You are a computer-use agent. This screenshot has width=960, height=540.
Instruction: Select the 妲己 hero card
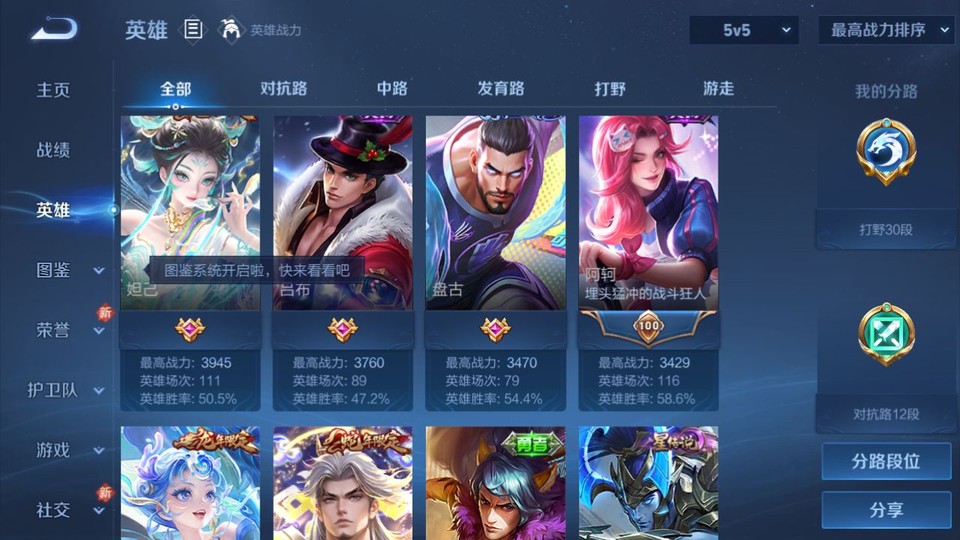coord(190,230)
